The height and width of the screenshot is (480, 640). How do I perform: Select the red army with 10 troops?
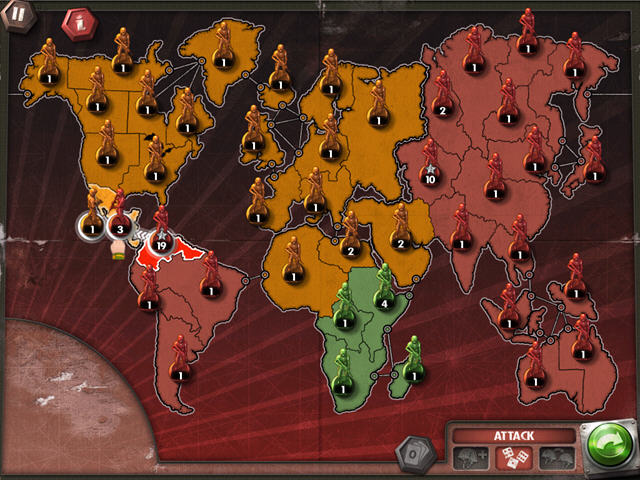[x=431, y=178]
